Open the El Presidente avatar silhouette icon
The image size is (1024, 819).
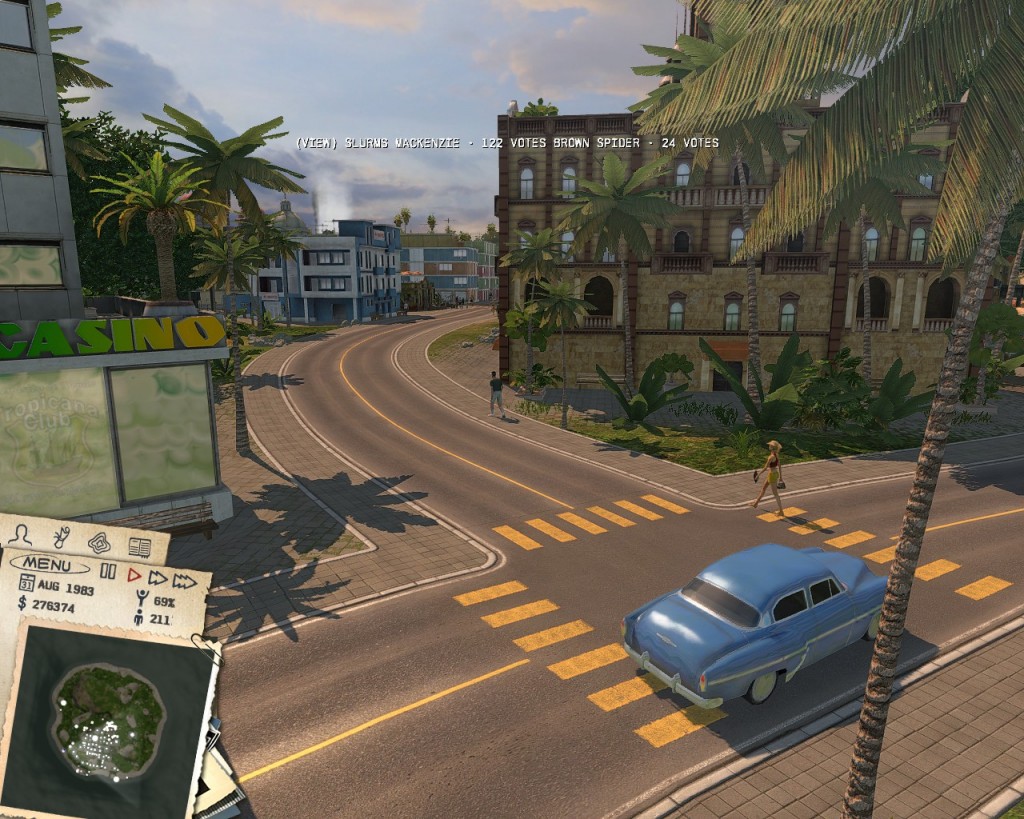tap(19, 534)
